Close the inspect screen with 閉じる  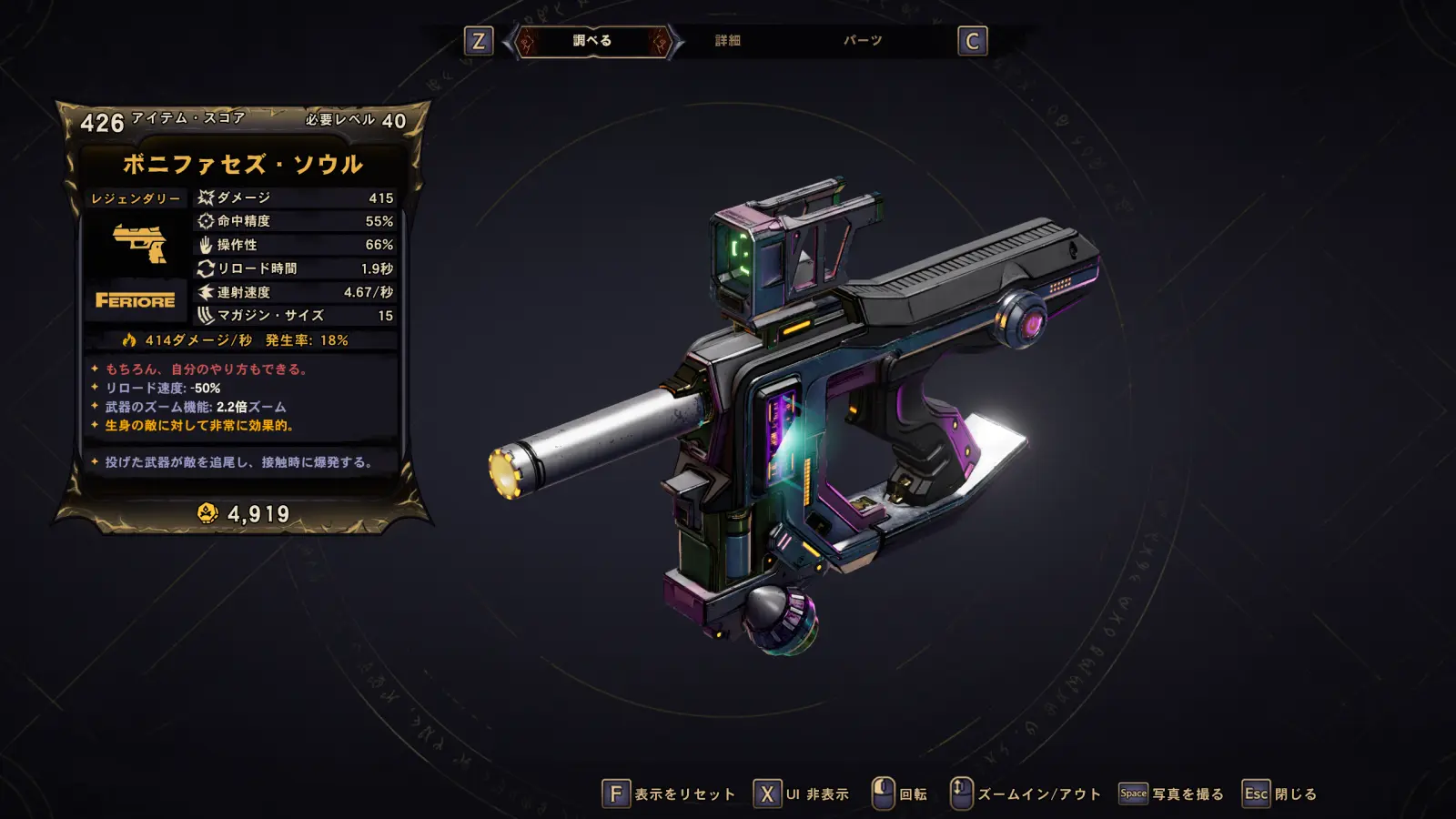[1279, 794]
